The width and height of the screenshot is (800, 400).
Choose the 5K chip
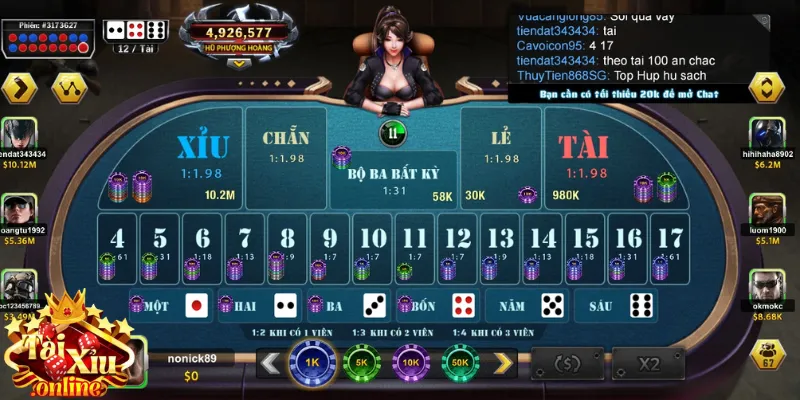click(x=360, y=361)
